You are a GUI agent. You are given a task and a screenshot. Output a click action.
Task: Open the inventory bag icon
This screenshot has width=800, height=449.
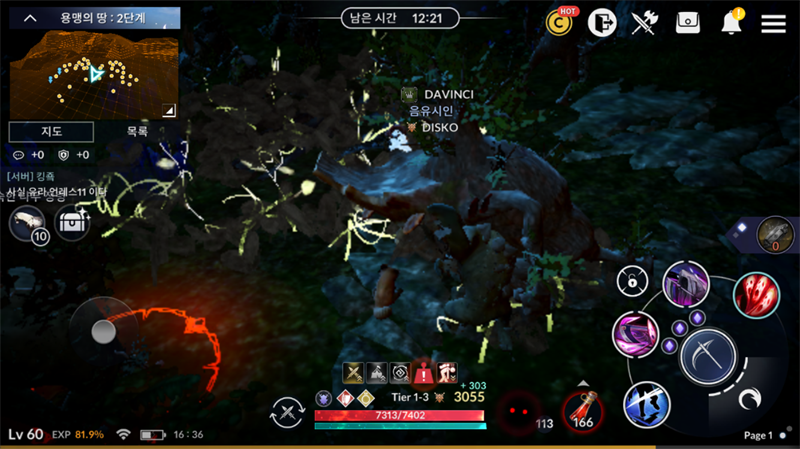tap(688, 23)
